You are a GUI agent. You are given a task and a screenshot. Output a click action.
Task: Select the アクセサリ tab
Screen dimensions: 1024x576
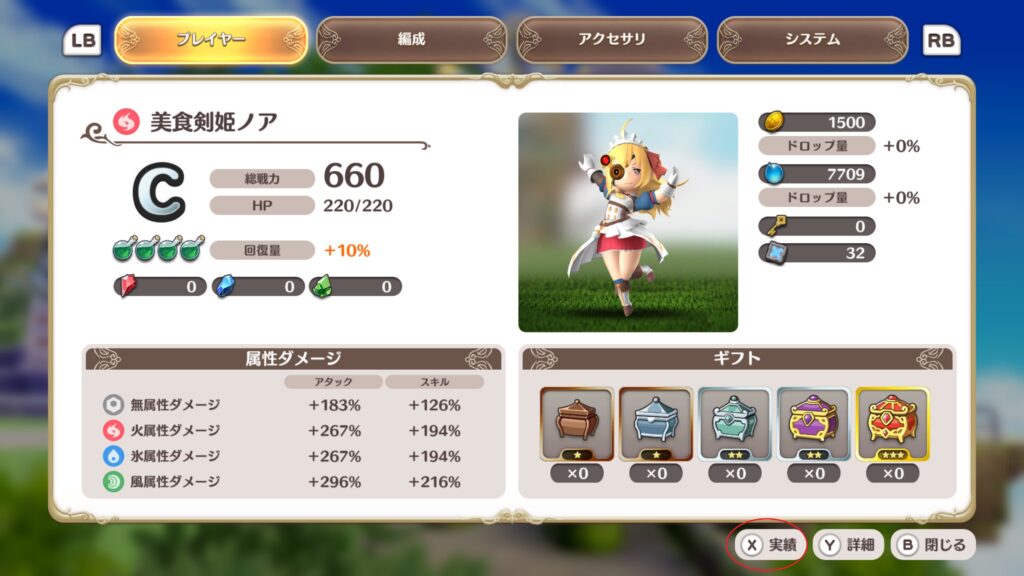(611, 41)
